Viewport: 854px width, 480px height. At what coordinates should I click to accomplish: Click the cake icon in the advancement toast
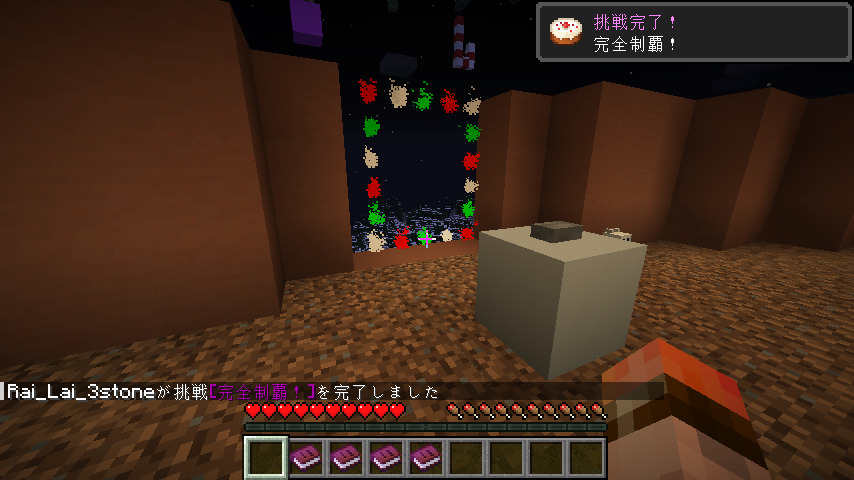pos(565,32)
